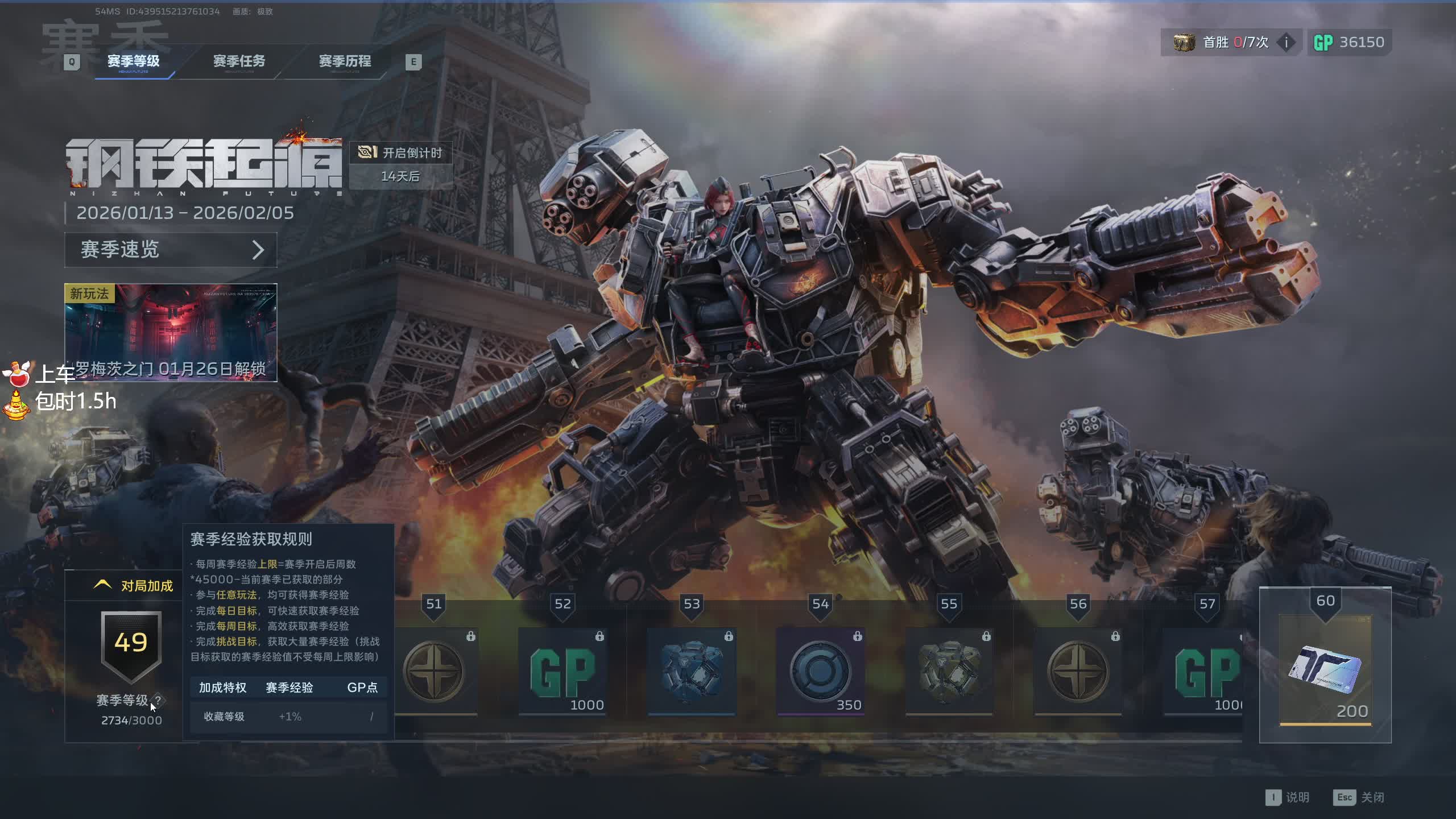Select the level 54 reward worth 350
Viewport: 1456px width, 819px height.
[820, 672]
